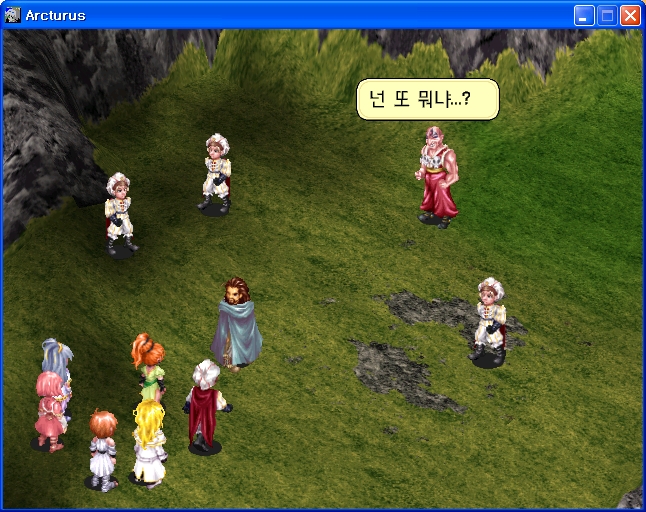Close the Arcturus game window
The image size is (646, 512).
pos(630,15)
